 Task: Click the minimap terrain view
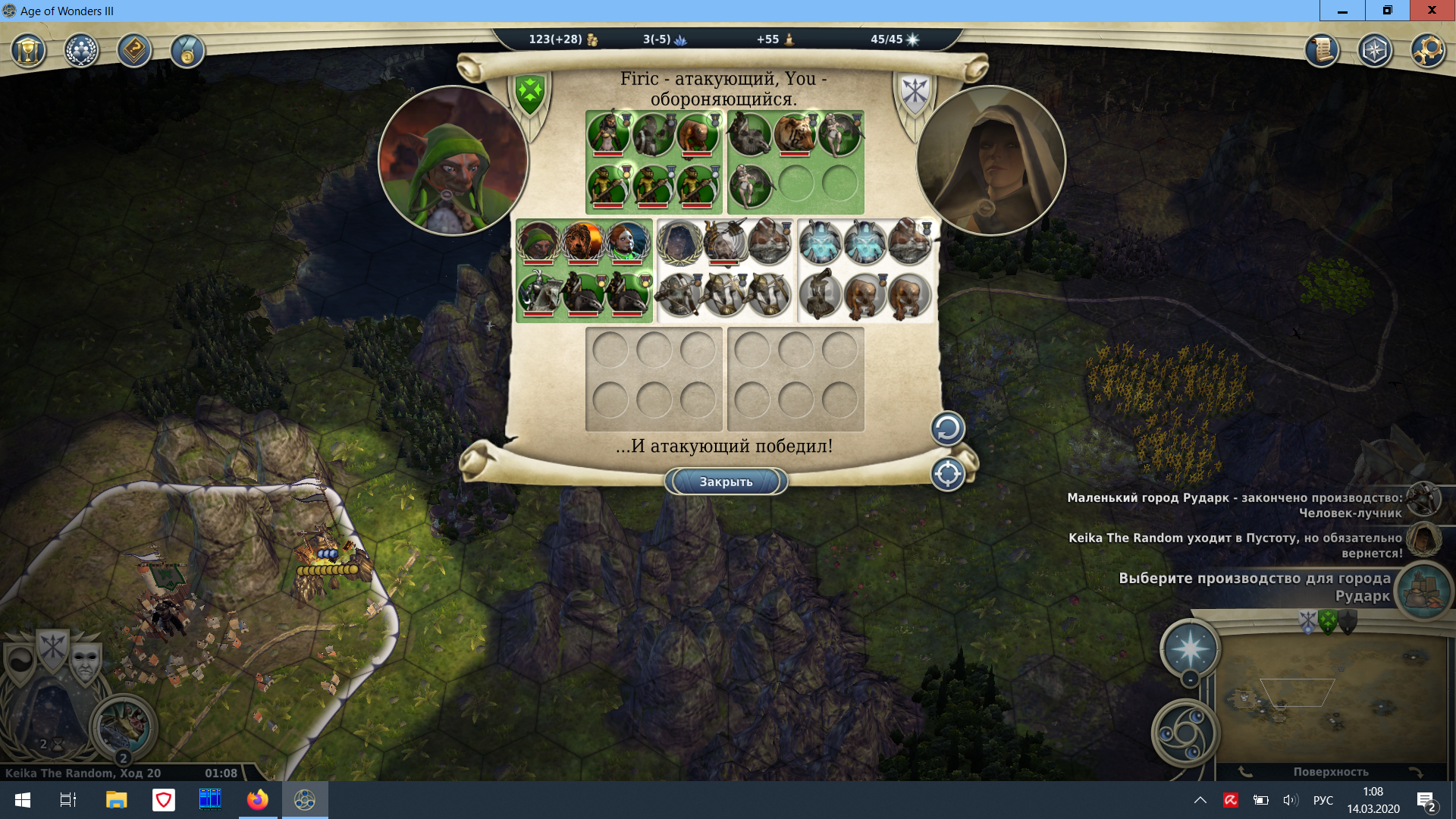pyautogui.click(x=1331, y=698)
